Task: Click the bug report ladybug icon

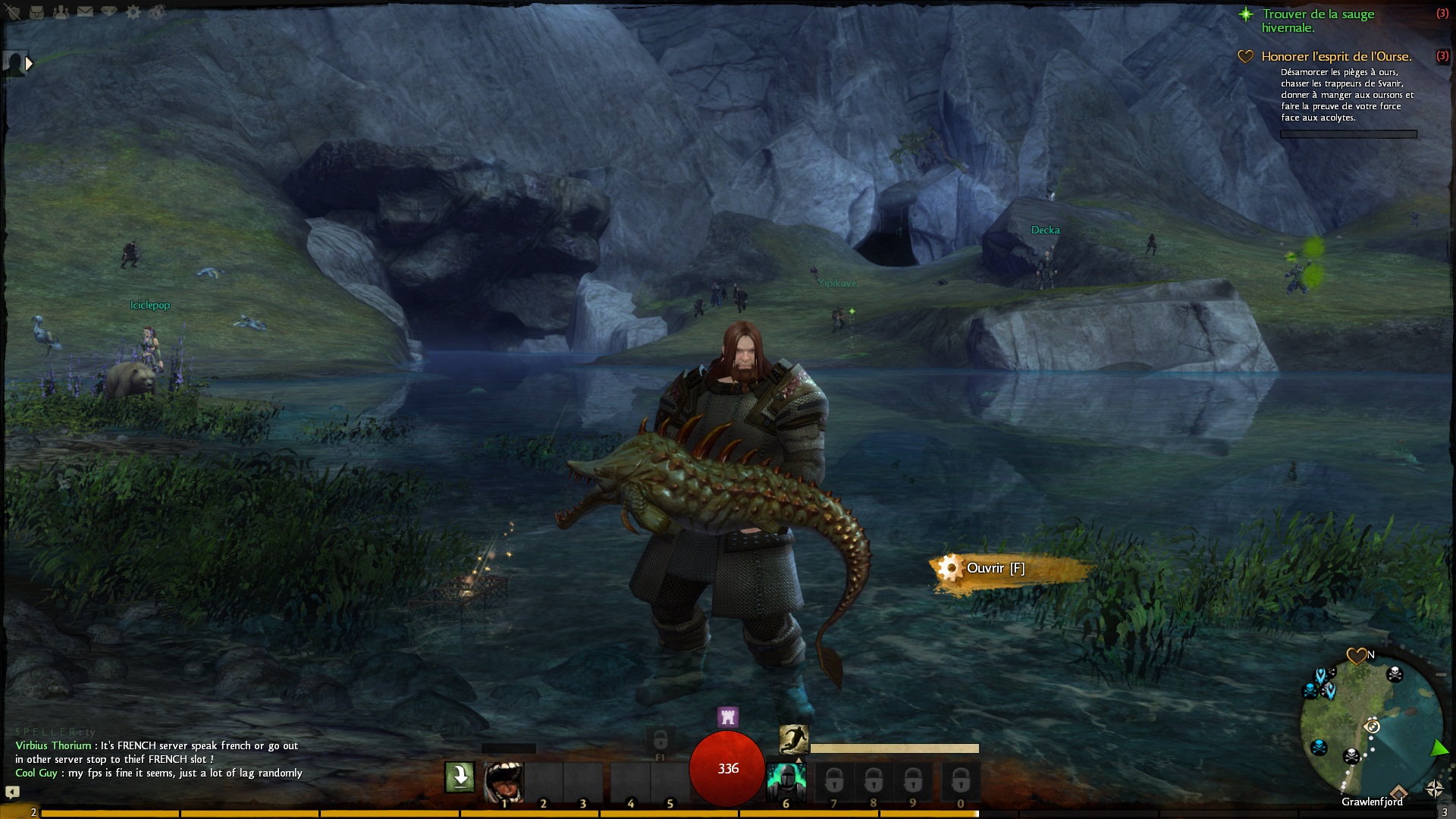Action: pos(157,12)
